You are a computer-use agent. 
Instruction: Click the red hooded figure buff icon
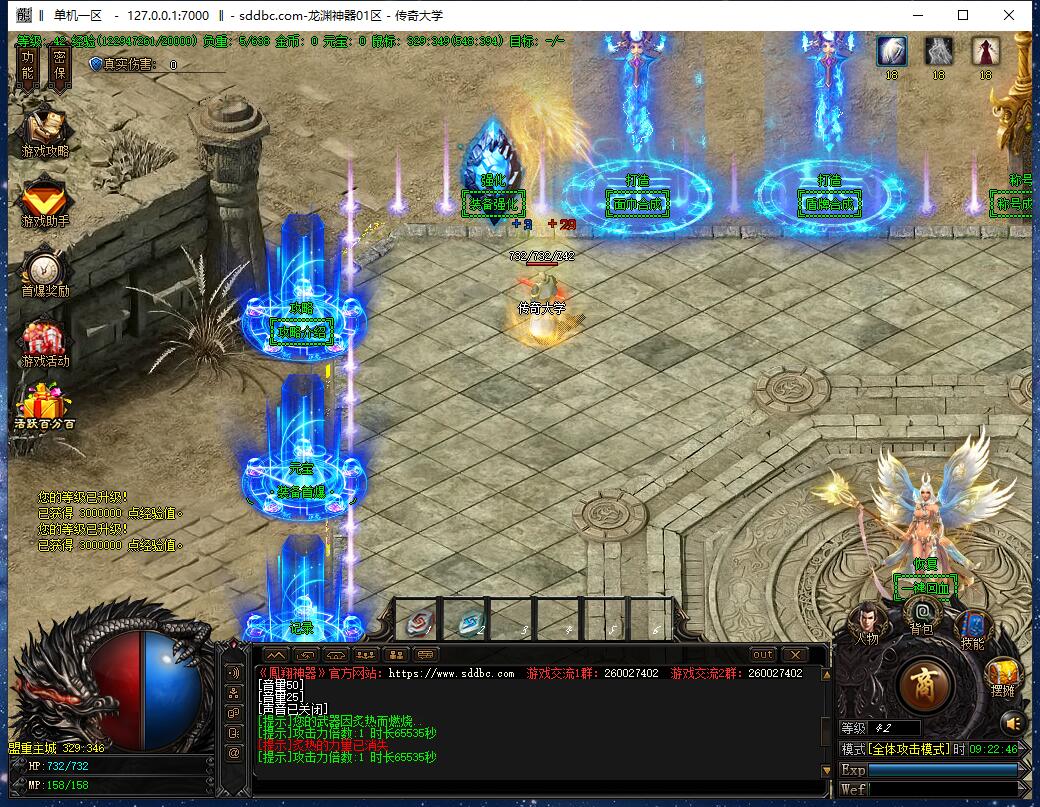point(986,51)
